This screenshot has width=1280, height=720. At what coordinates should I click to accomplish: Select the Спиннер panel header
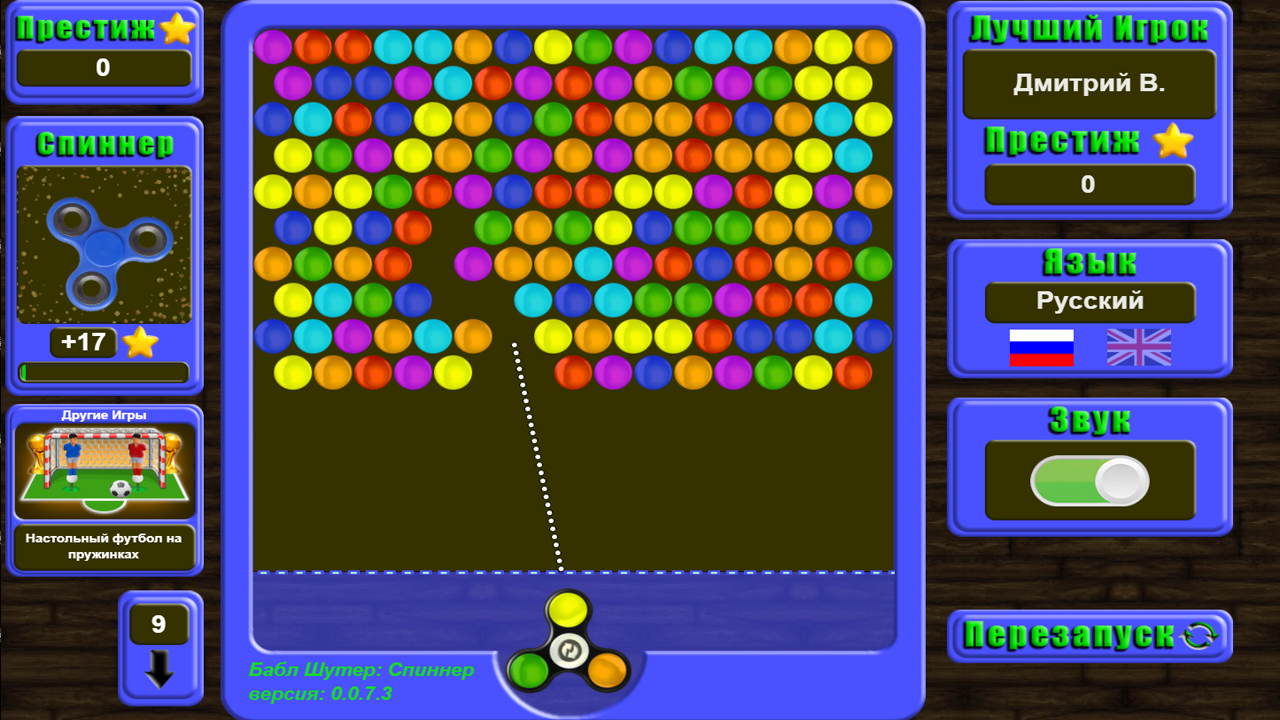(x=103, y=144)
